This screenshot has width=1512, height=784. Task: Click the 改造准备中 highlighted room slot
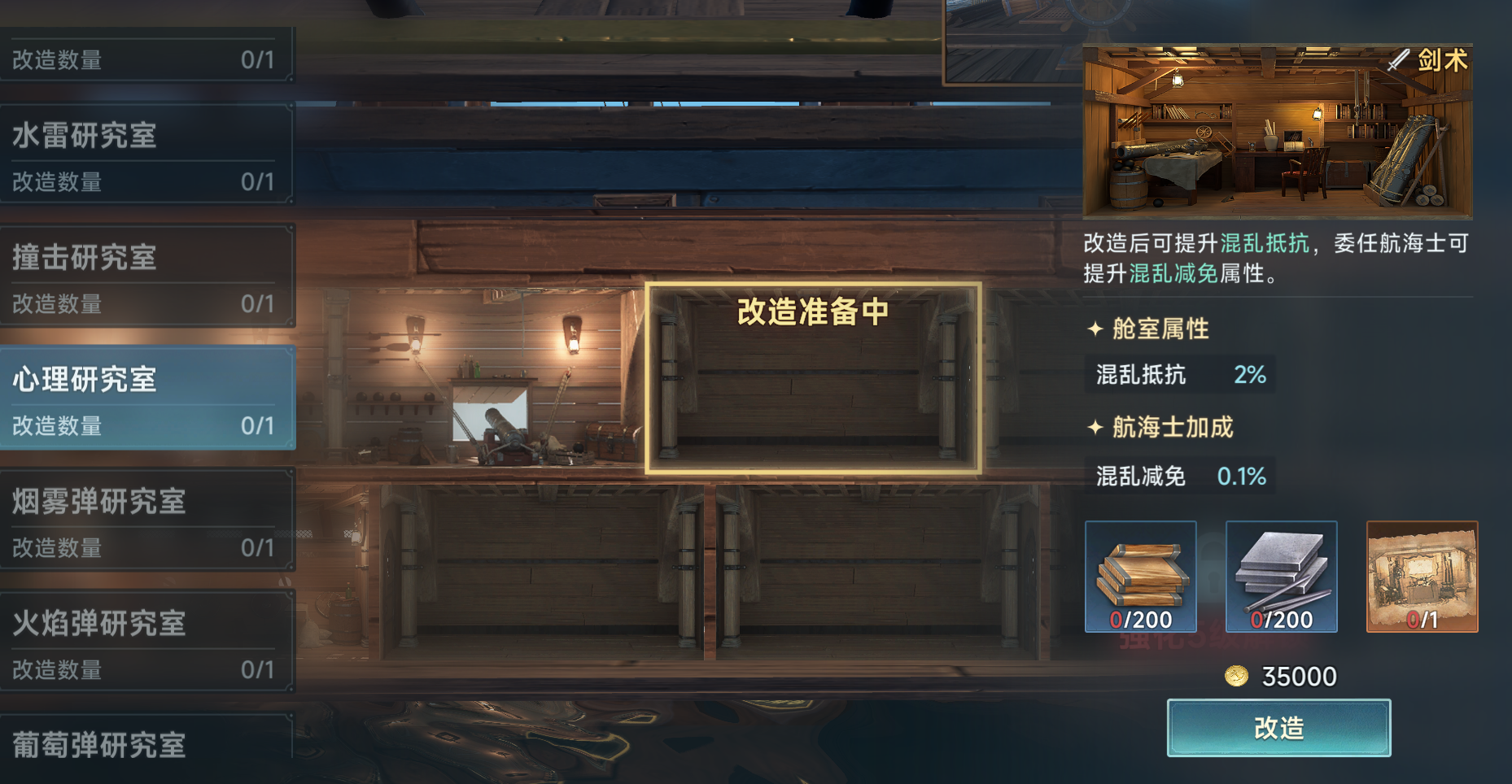[x=814, y=378]
